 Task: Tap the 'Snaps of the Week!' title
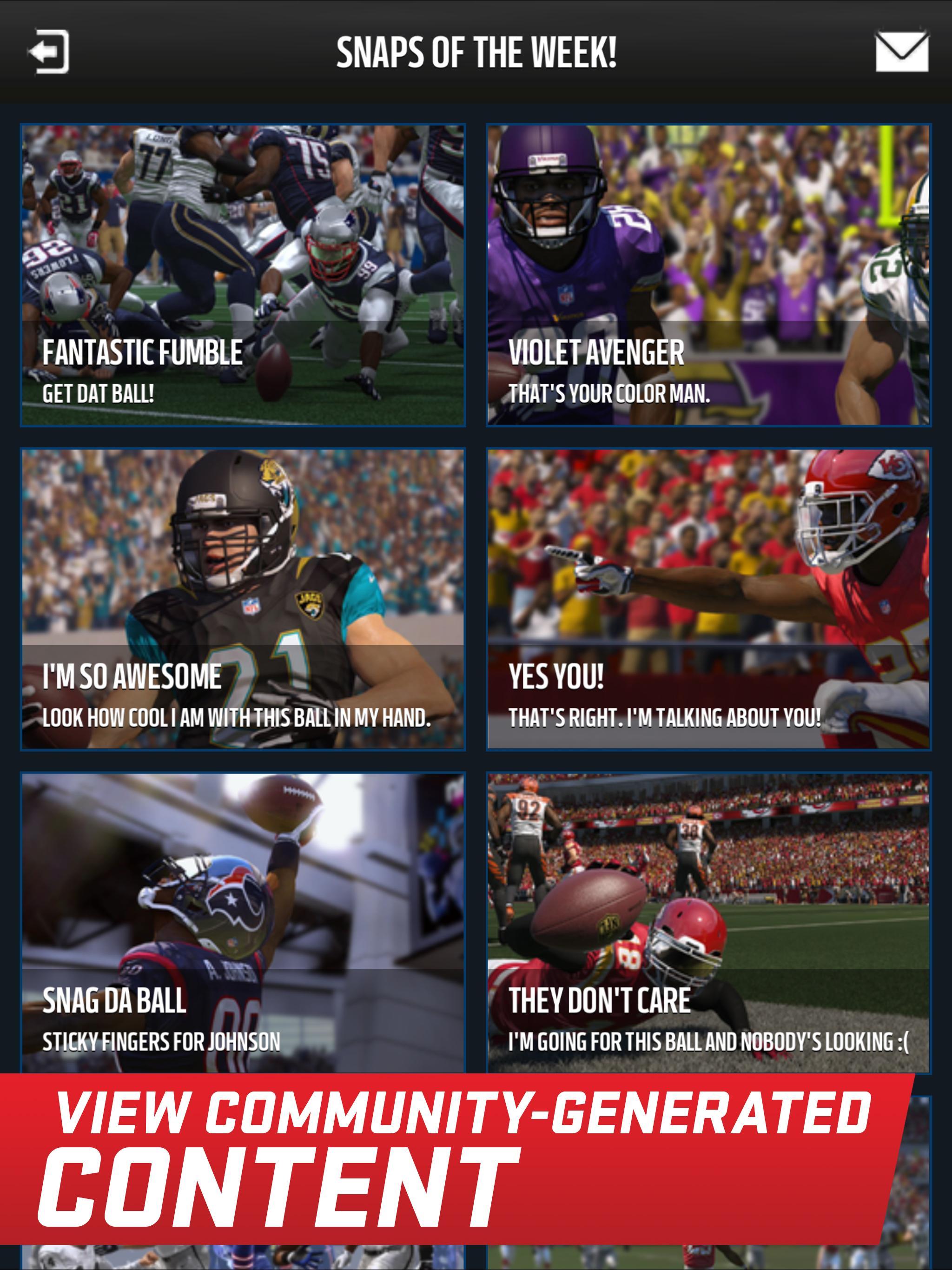click(x=476, y=52)
